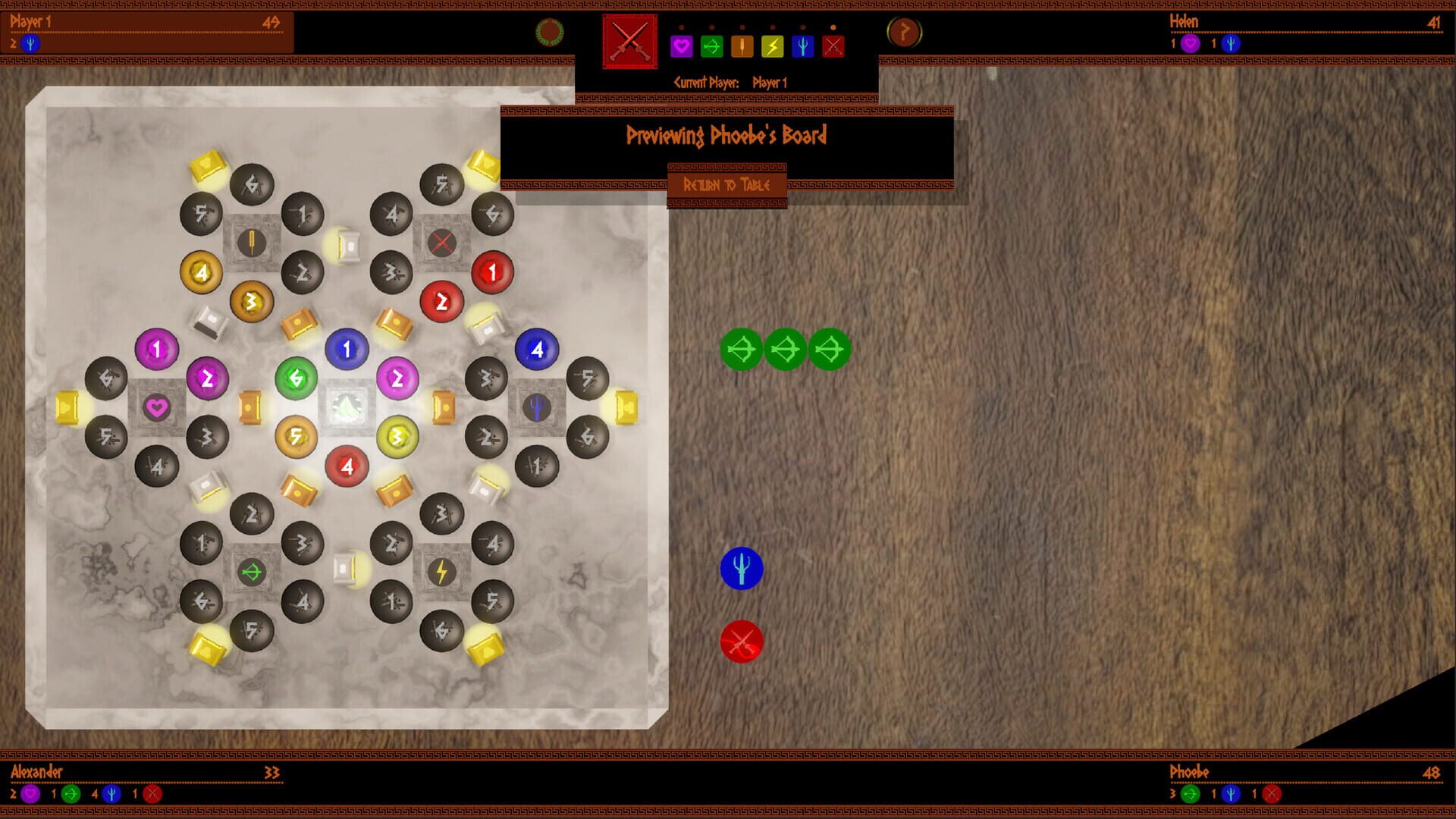
Task: Select the brown torch power icon
Action: coord(742,48)
